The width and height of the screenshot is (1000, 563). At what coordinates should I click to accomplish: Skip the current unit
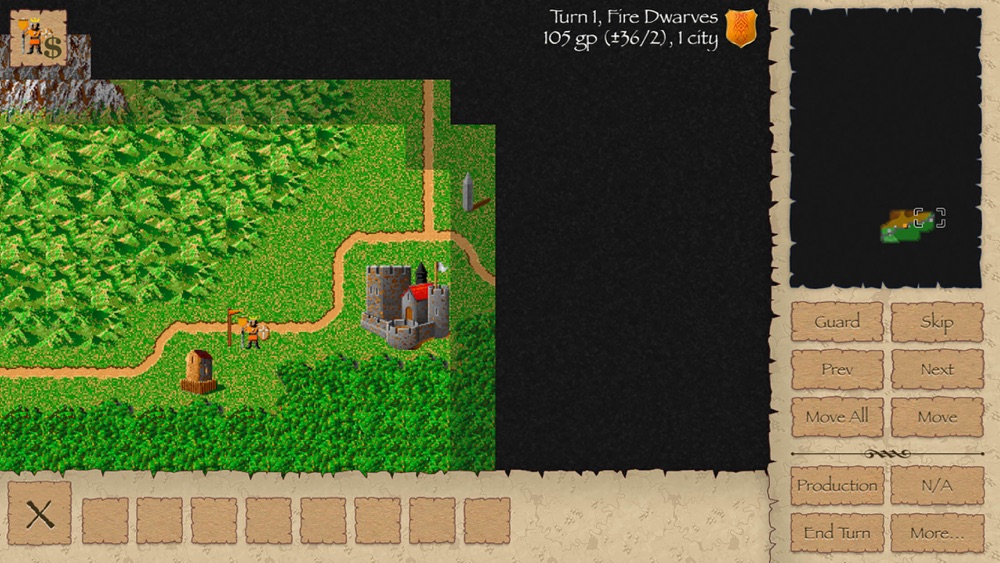(937, 322)
